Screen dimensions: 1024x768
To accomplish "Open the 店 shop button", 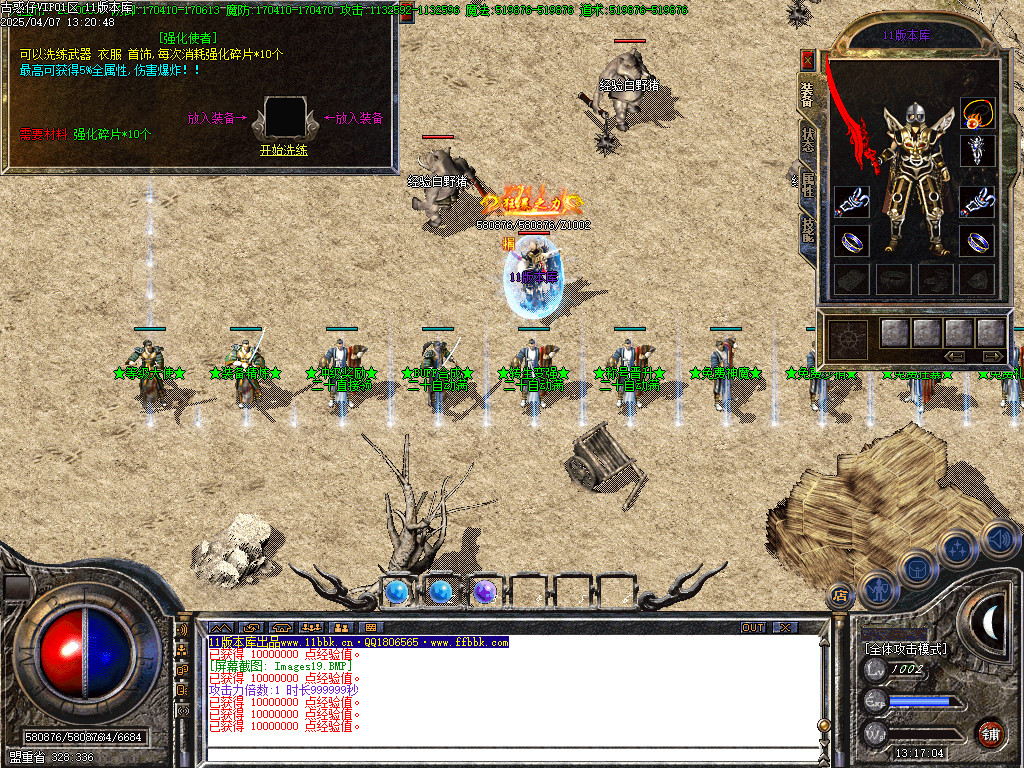I will click(x=840, y=596).
